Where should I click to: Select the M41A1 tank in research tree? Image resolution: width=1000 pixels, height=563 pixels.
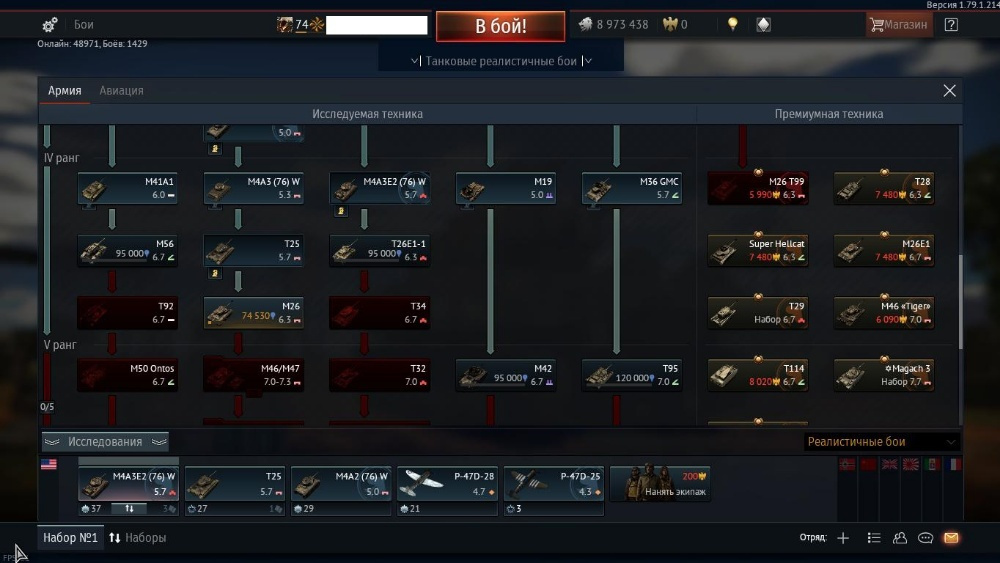[128, 188]
